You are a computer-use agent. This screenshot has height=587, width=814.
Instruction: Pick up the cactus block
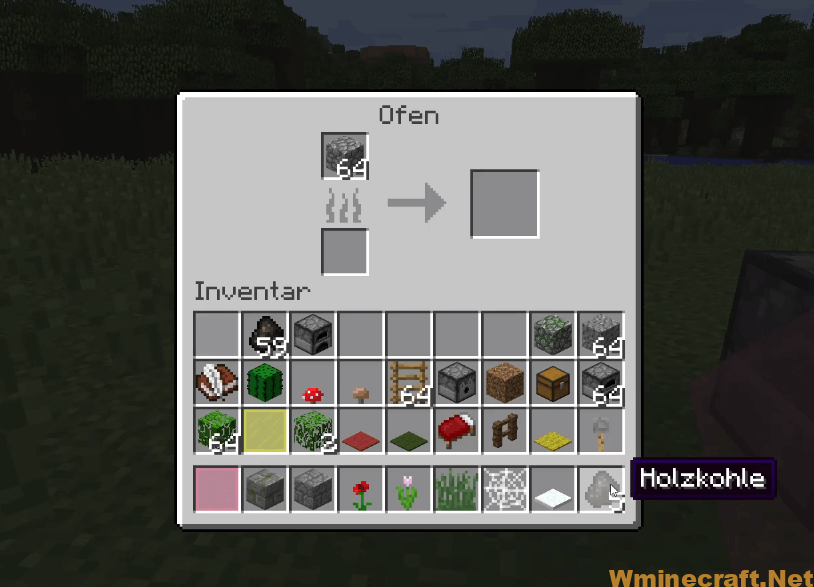point(266,382)
